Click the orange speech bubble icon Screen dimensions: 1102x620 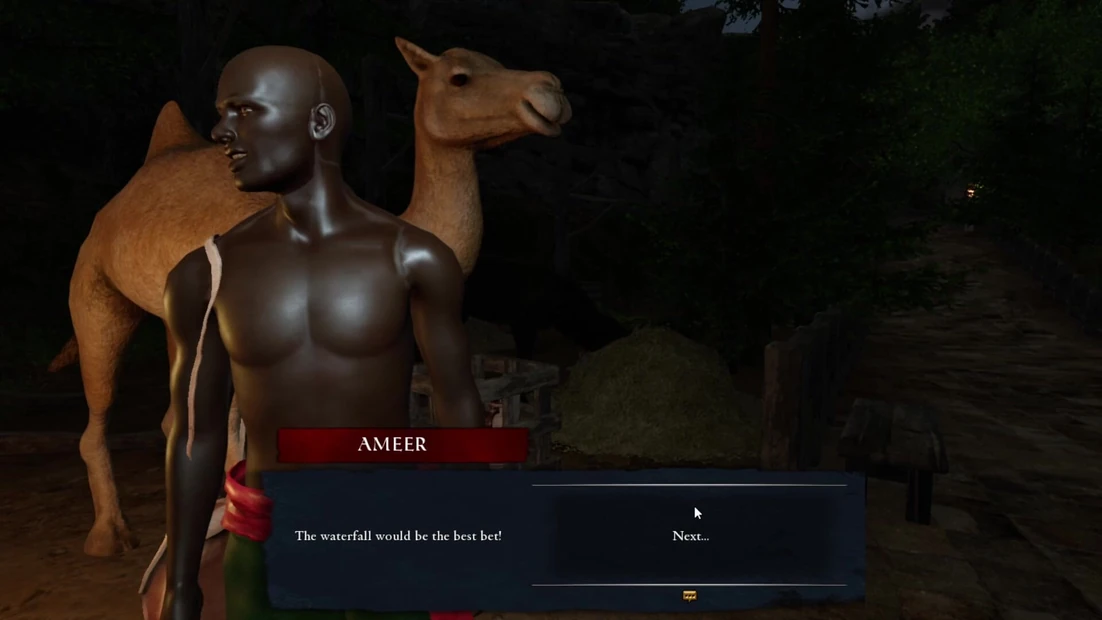click(689, 596)
